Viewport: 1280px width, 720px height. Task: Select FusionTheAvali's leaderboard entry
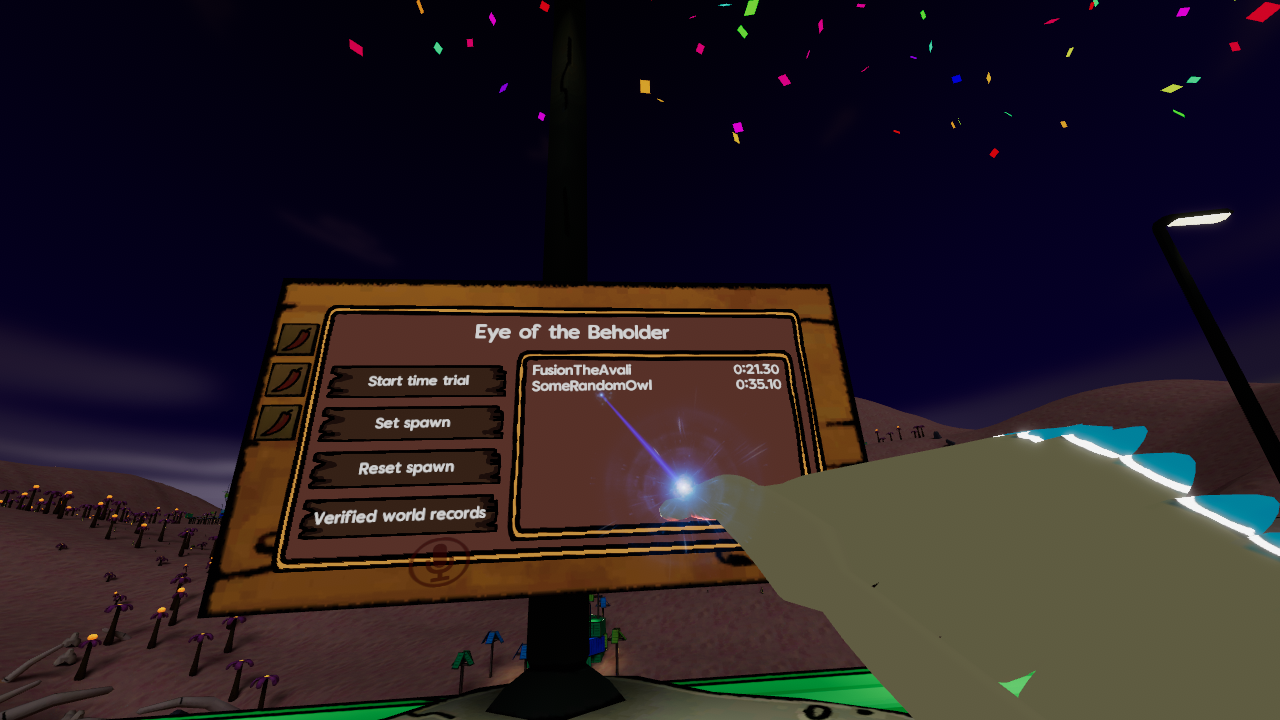[655, 370]
